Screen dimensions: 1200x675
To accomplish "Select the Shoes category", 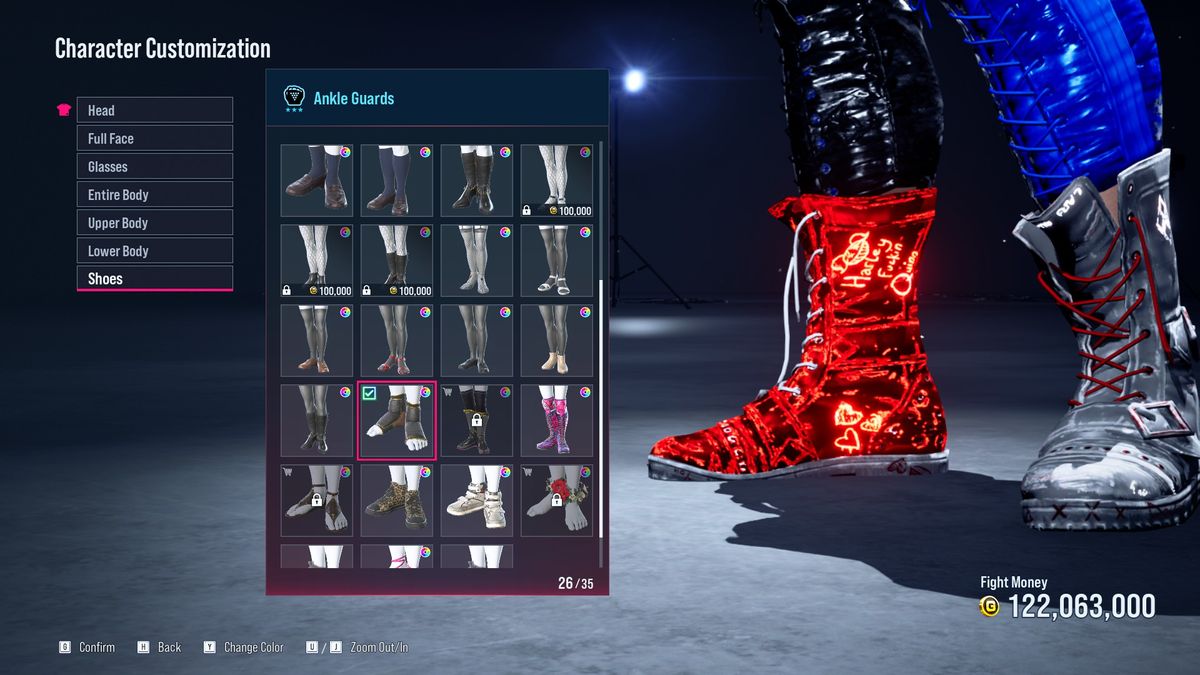I will (x=154, y=278).
